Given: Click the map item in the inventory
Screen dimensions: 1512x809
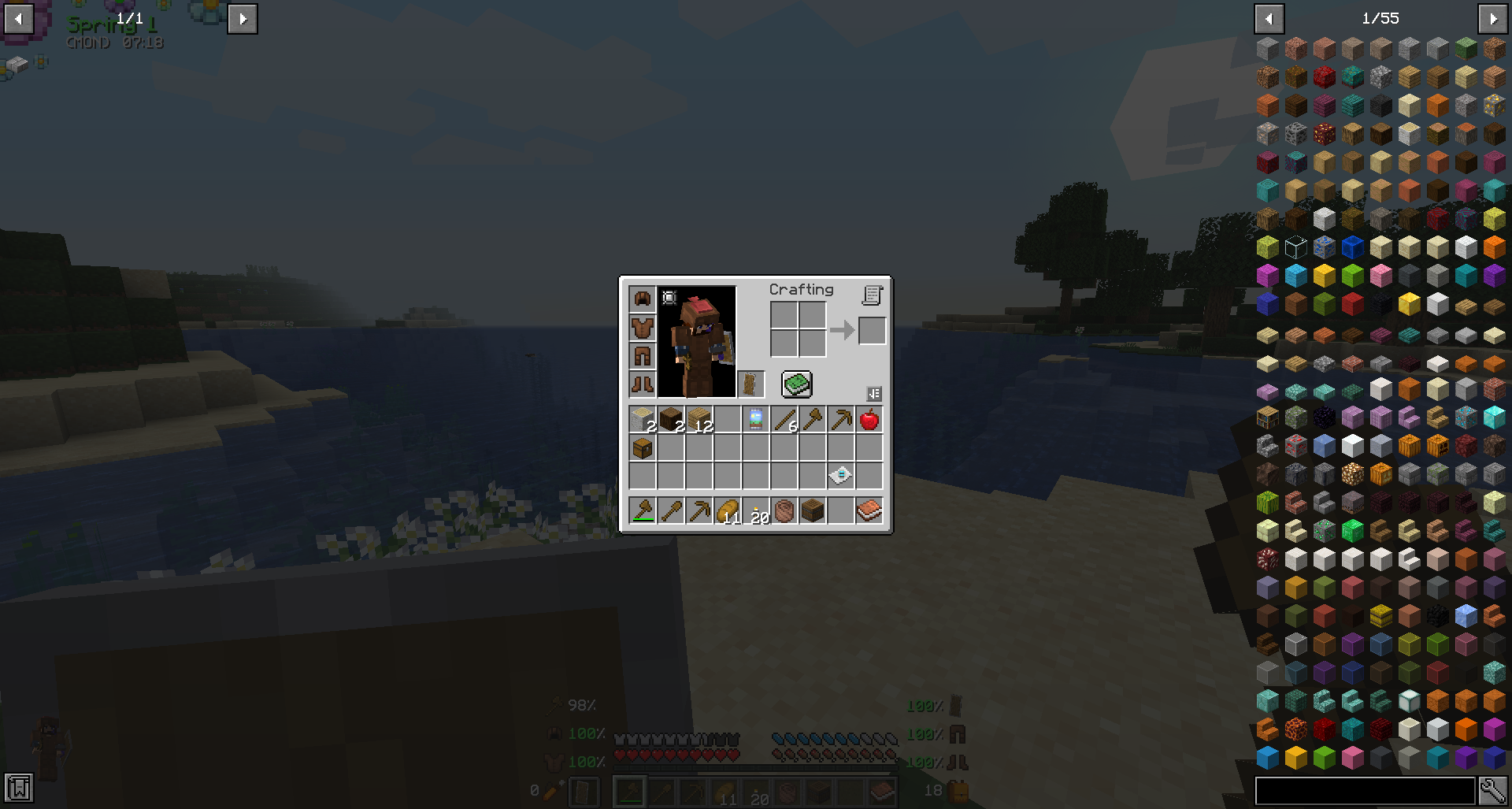Looking at the screenshot, I should pyautogui.click(x=754, y=418).
